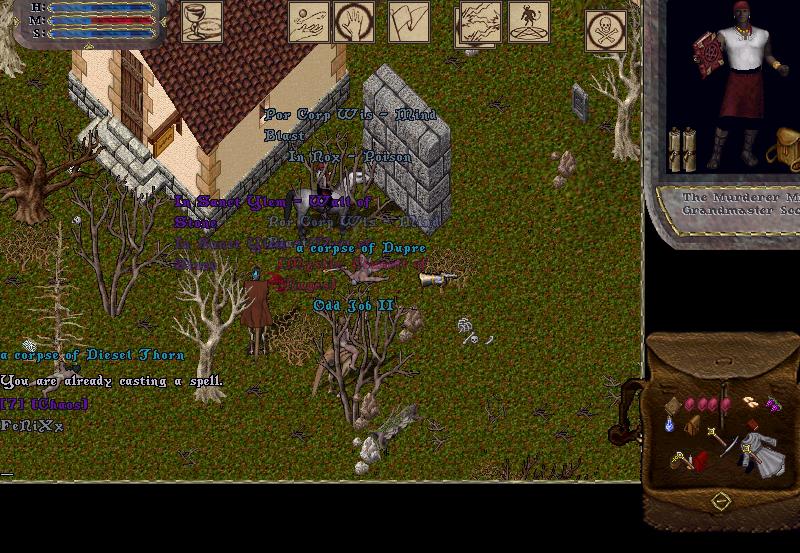Viewport: 800px width, 553px height.
Task: Click the flag icon in the top bar
Action: click(x=408, y=22)
